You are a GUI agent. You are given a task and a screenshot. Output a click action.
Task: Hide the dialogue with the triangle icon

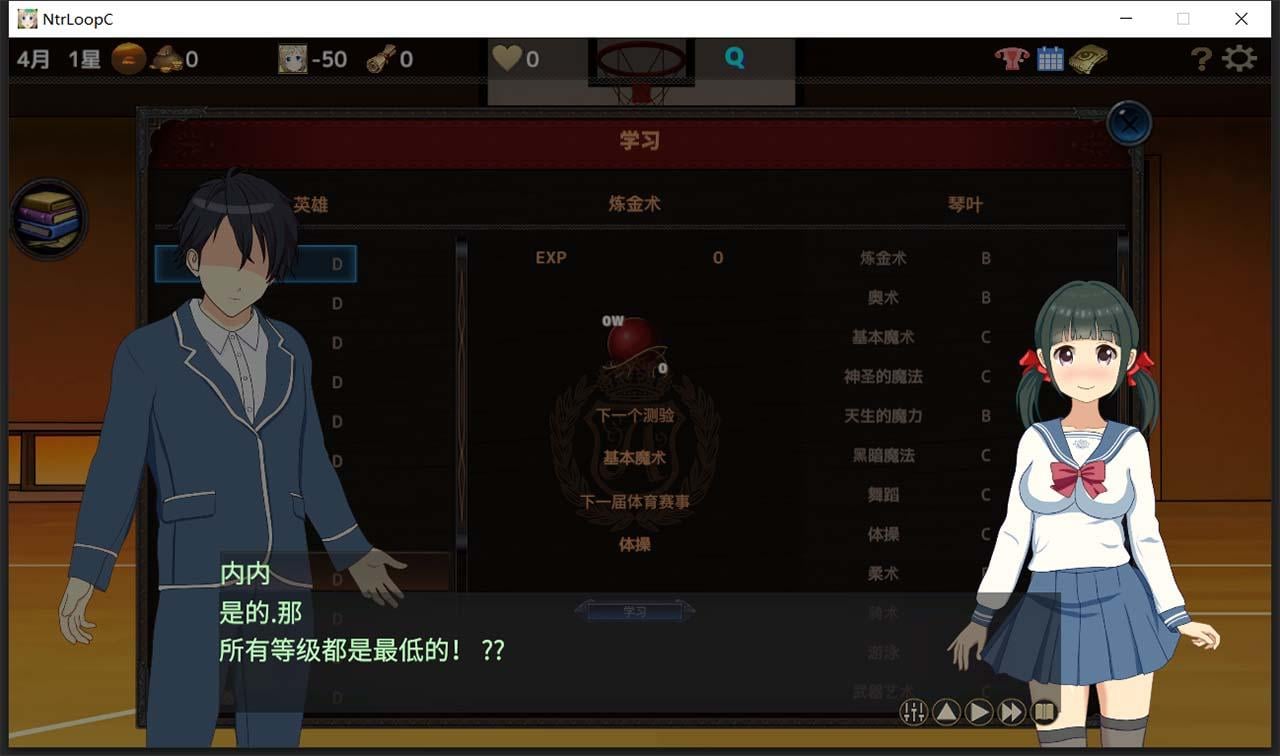pos(947,713)
